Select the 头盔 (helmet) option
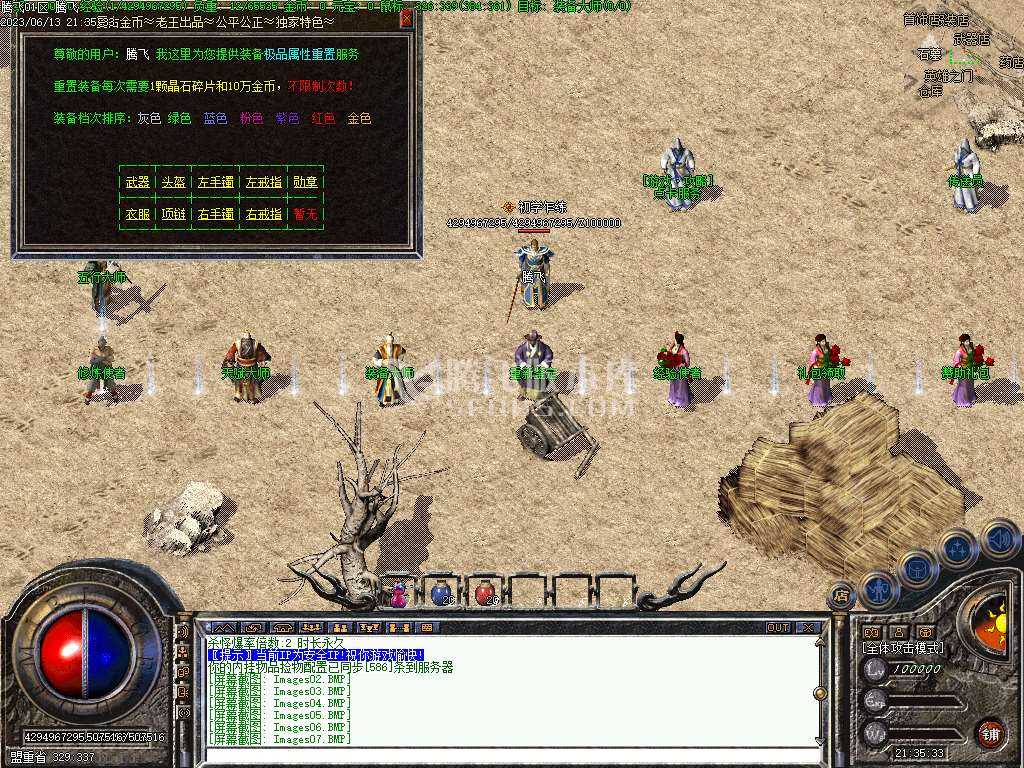The image size is (1024, 768). pyautogui.click(x=173, y=182)
